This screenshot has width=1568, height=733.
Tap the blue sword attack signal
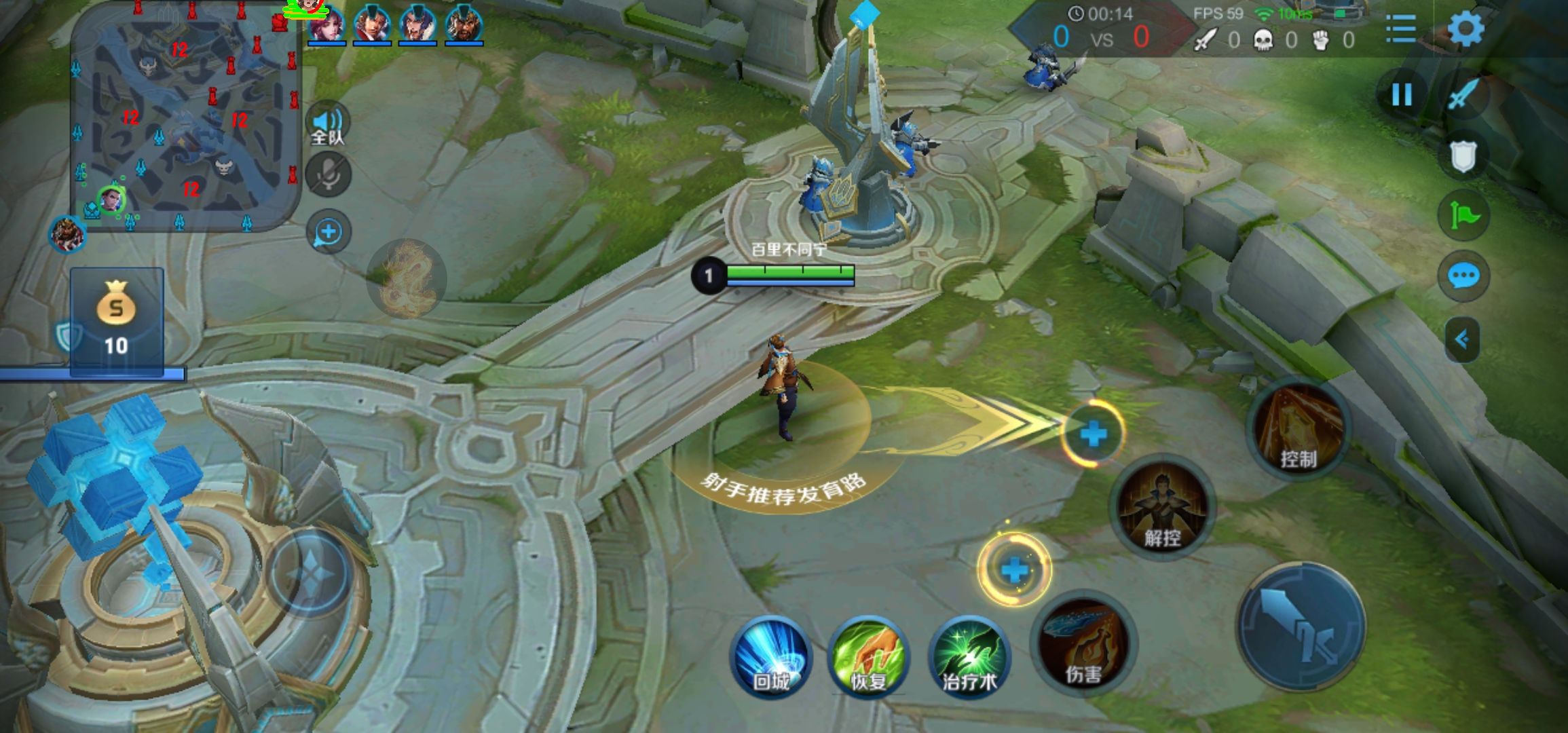click(1463, 94)
